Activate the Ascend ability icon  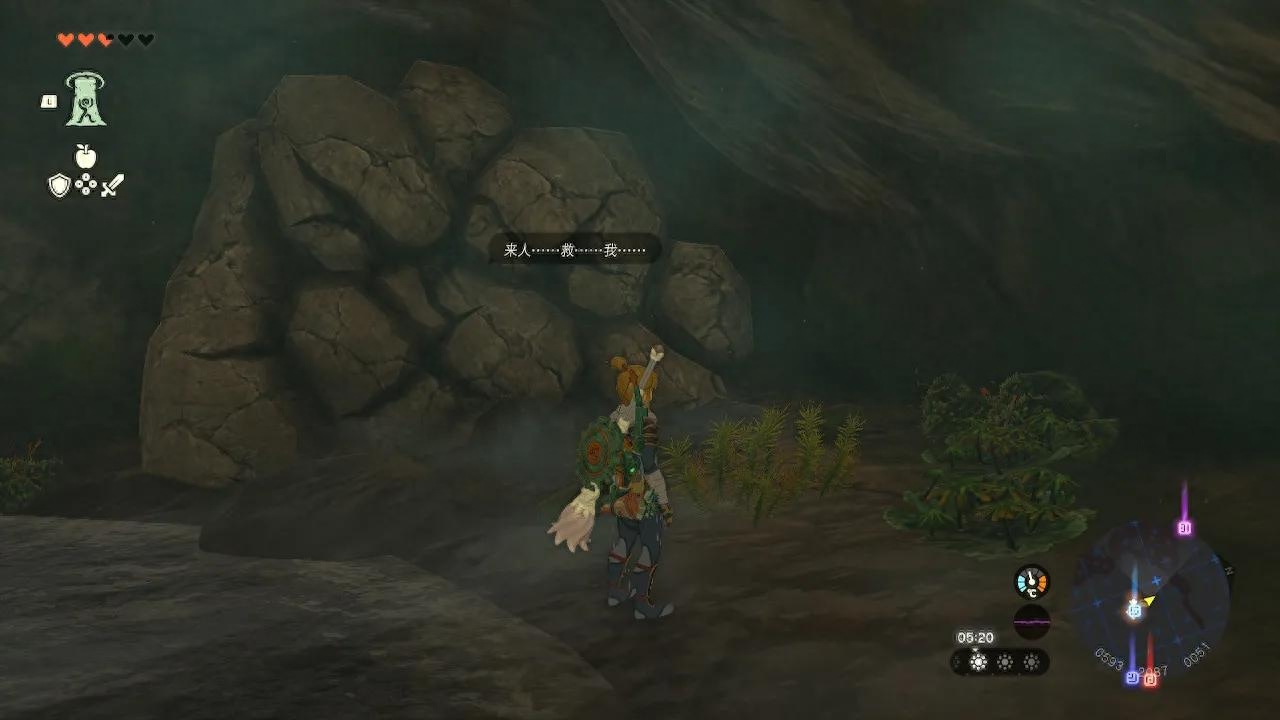(86, 100)
